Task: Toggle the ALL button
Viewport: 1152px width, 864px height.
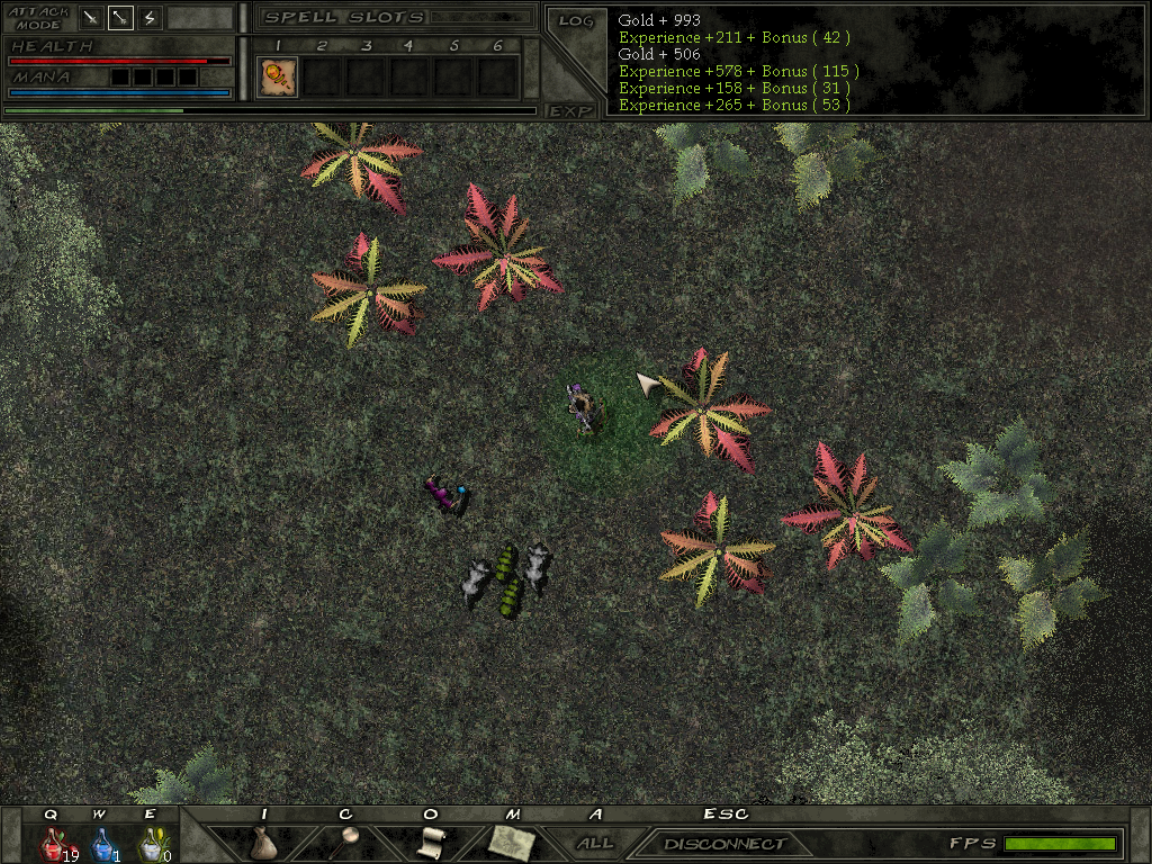Action: pos(595,843)
